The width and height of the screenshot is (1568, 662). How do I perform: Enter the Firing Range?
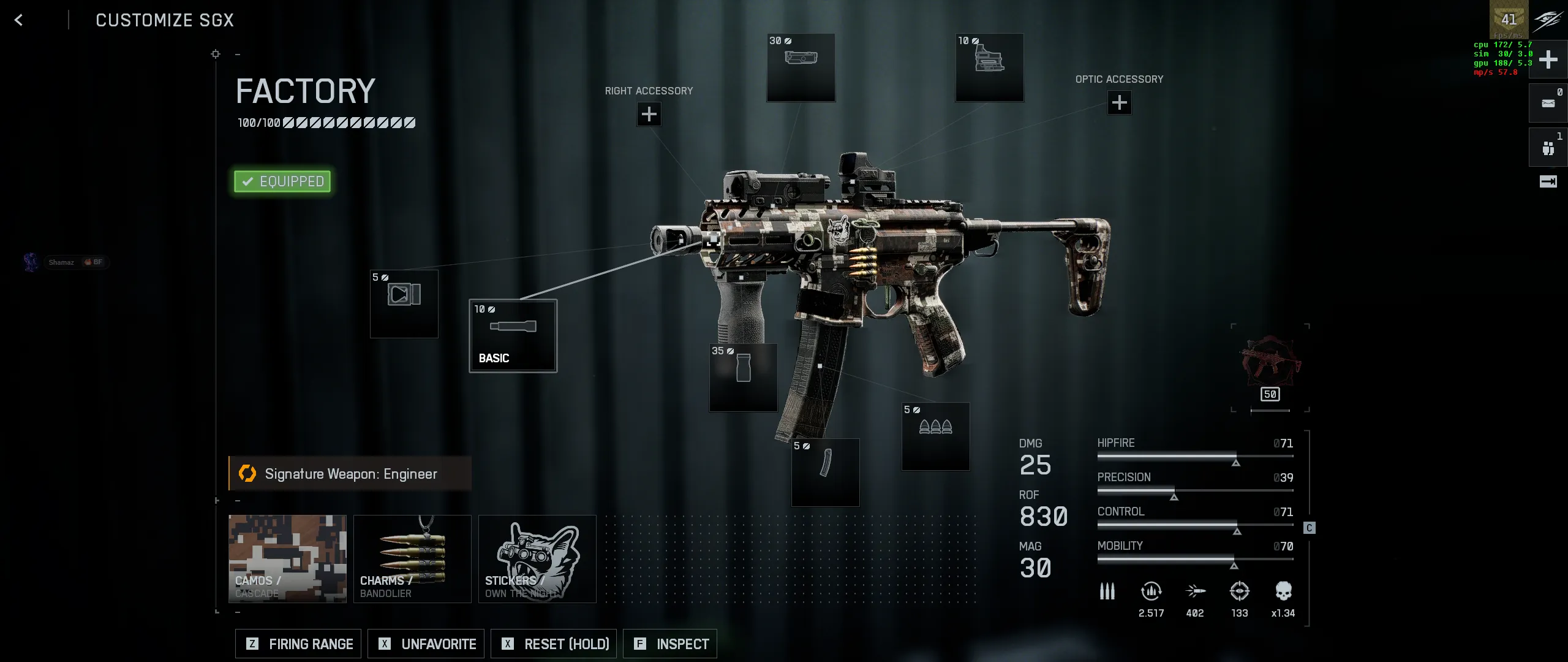[x=298, y=644]
